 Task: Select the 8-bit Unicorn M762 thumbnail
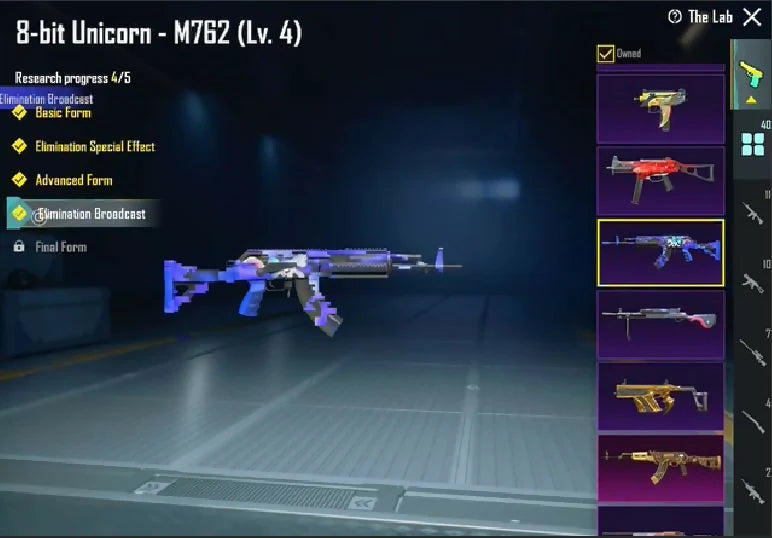point(660,253)
